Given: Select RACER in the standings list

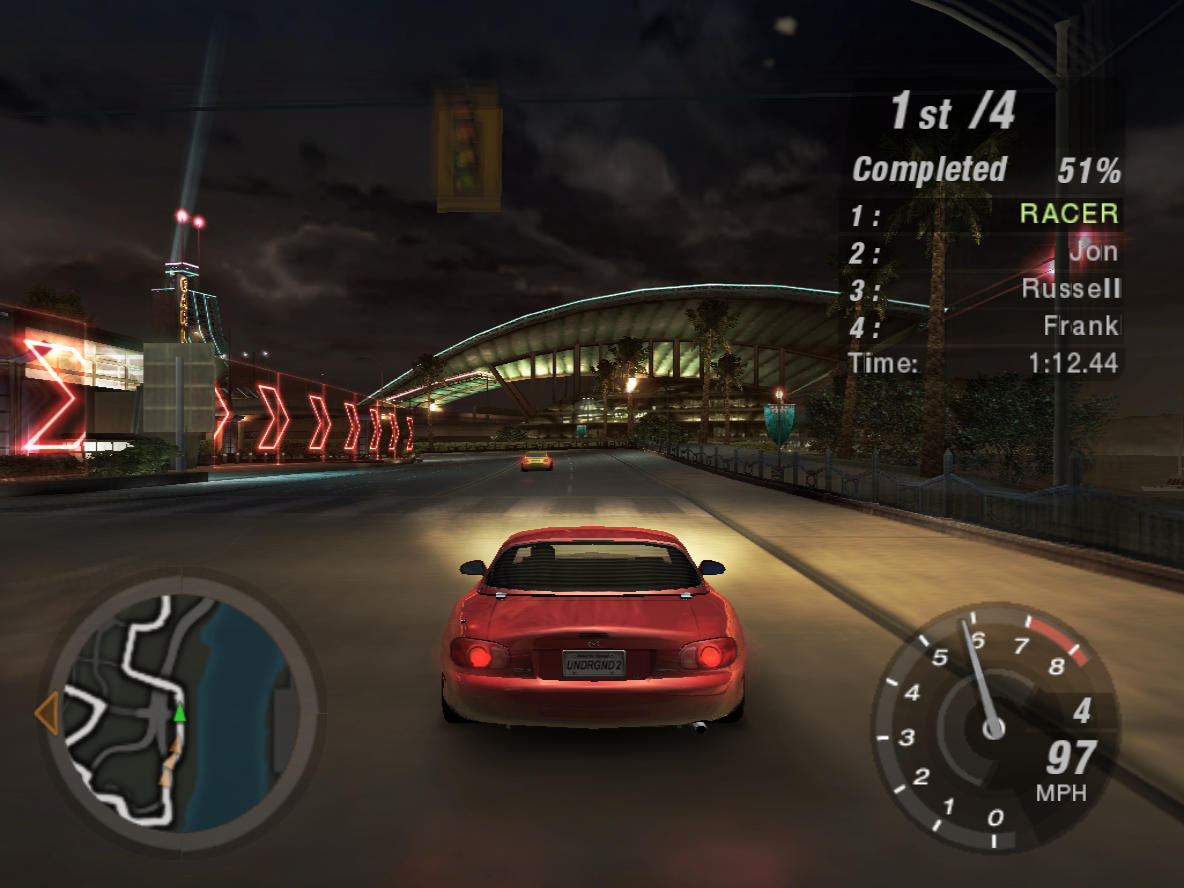Looking at the screenshot, I should 1068,213.
